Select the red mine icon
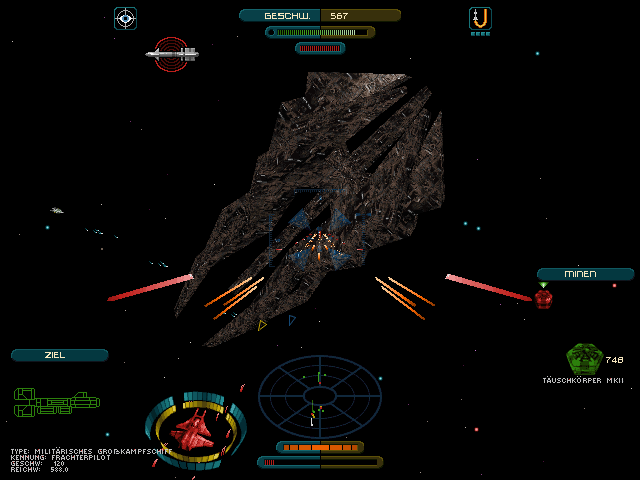This screenshot has height=480, width=640. point(543,298)
